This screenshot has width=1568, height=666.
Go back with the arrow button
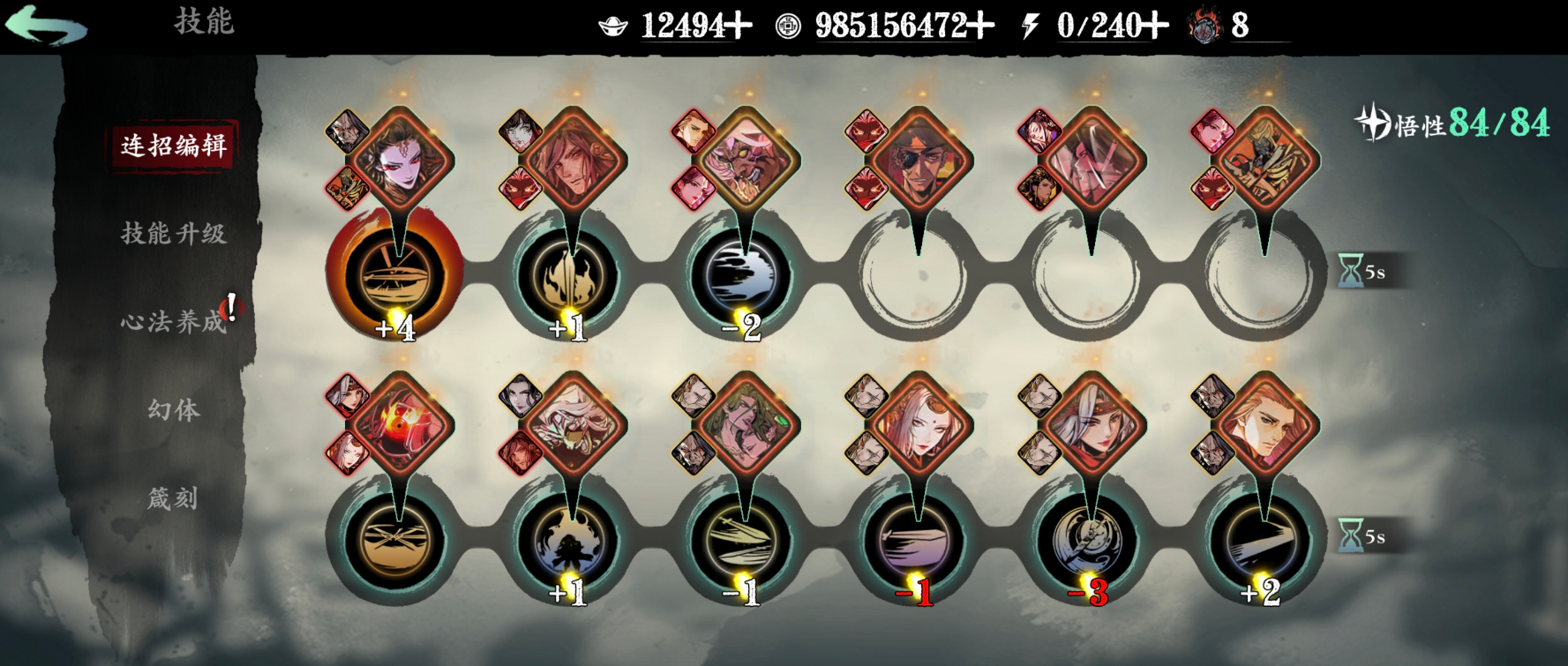pyautogui.click(x=46, y=25)
